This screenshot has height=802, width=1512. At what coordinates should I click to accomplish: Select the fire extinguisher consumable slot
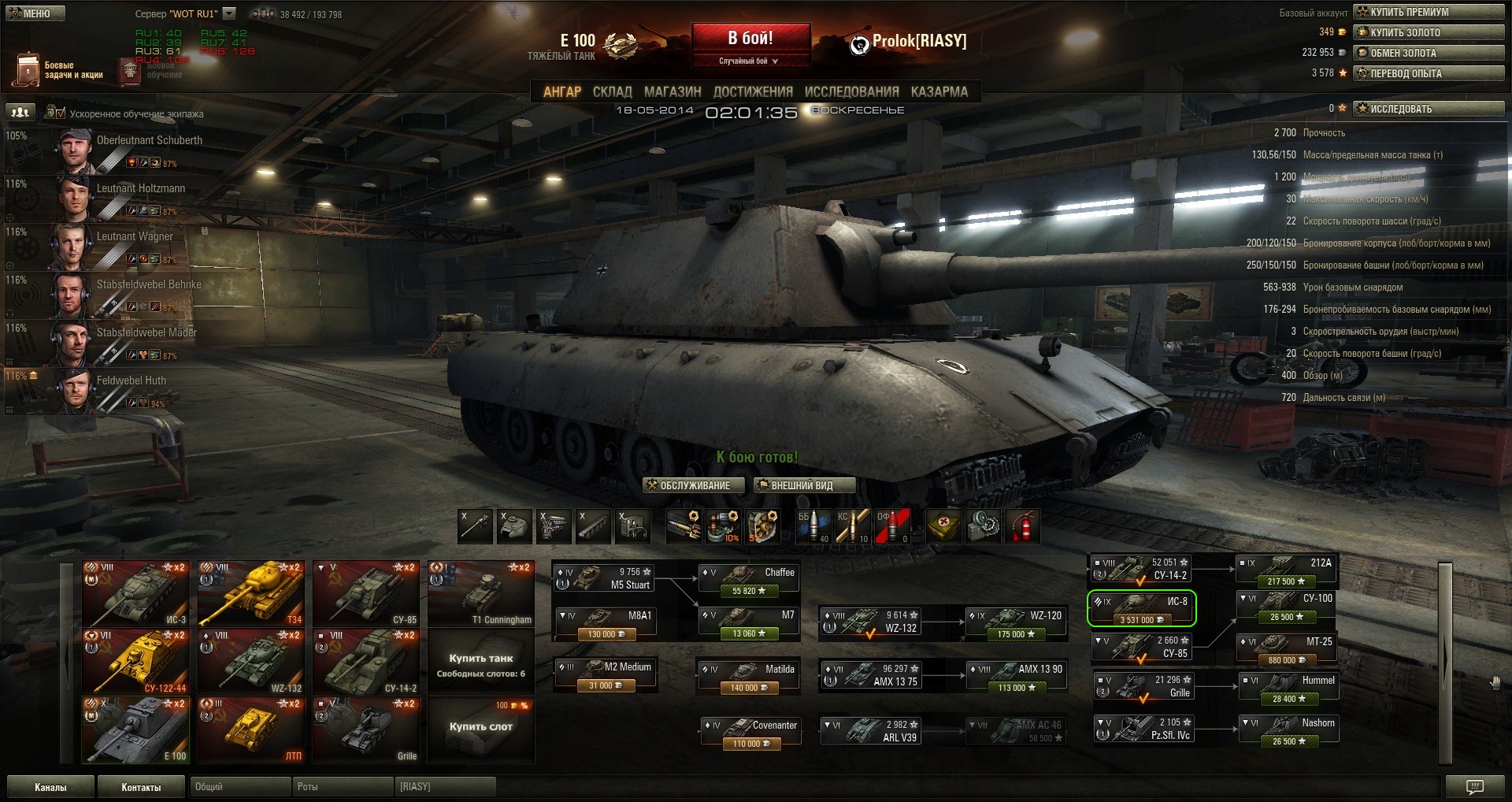coord(1021,526)
